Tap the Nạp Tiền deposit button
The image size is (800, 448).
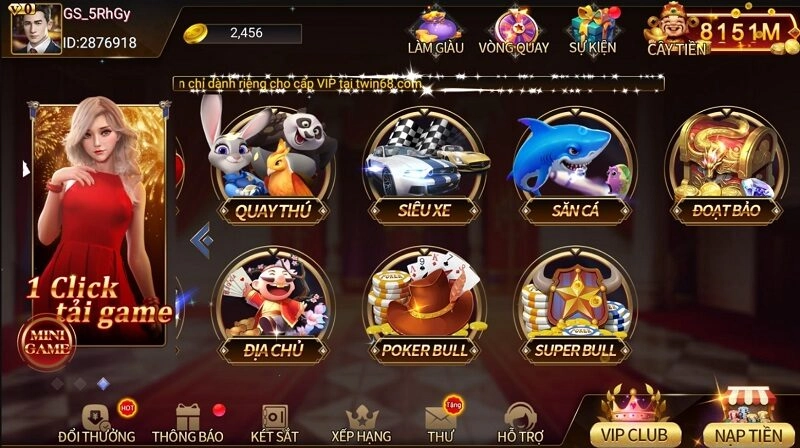tap(742, 422)
